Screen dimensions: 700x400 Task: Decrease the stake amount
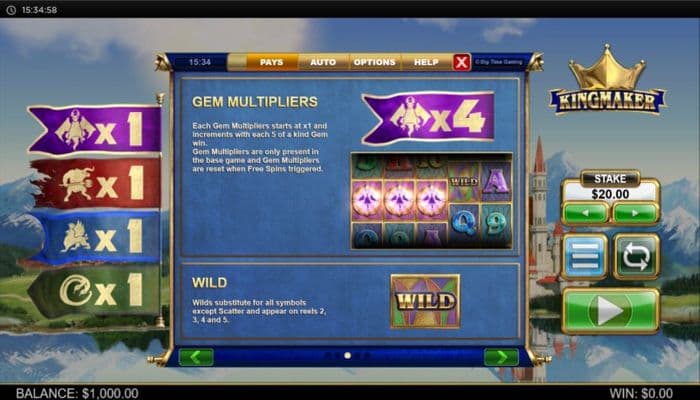tap(584, 212)
